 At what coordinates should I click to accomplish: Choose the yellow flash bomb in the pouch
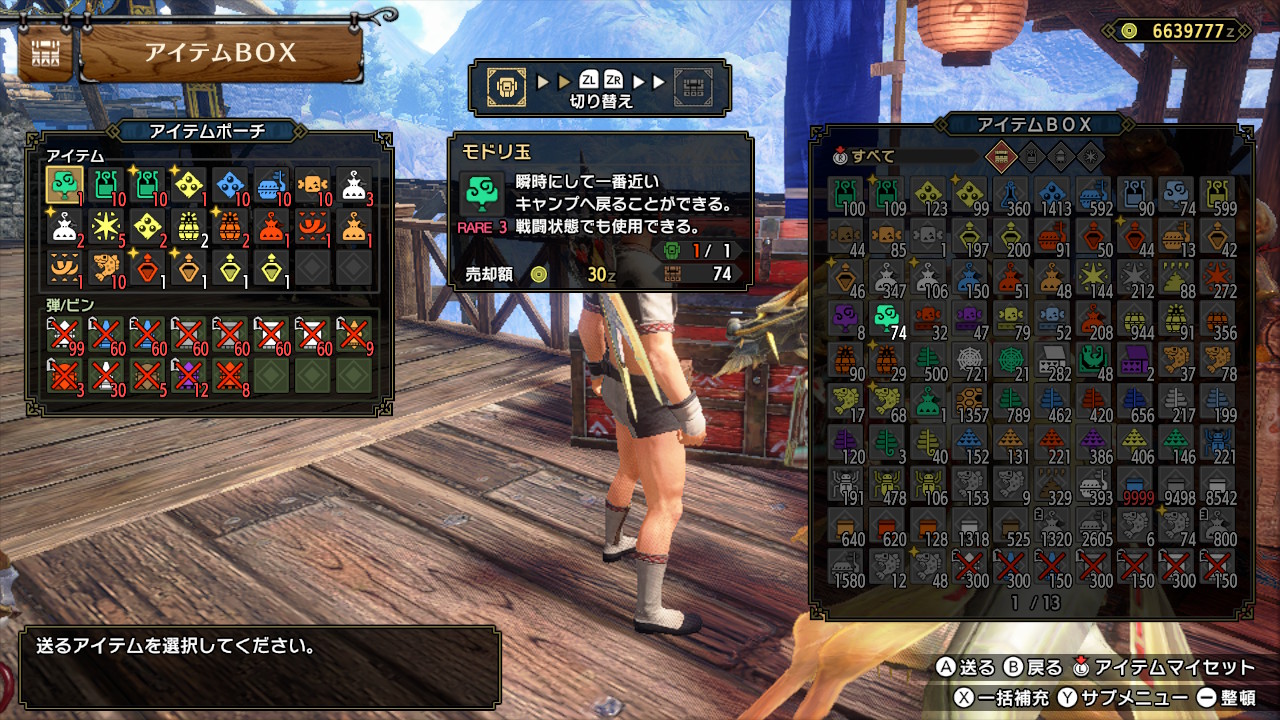pos(105,226)
